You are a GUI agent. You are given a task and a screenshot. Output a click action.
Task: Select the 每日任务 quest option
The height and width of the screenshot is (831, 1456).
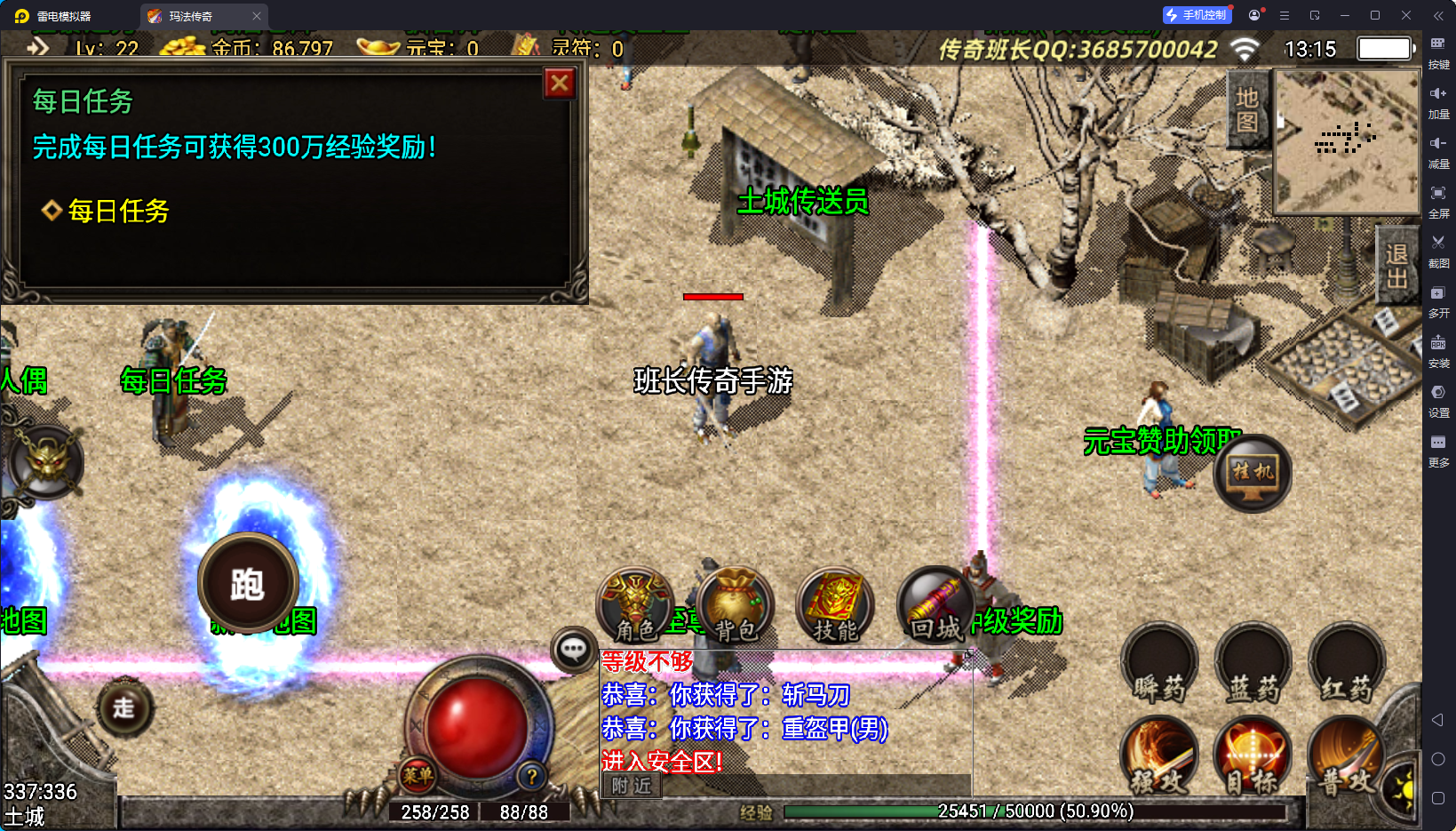[118, 211]
